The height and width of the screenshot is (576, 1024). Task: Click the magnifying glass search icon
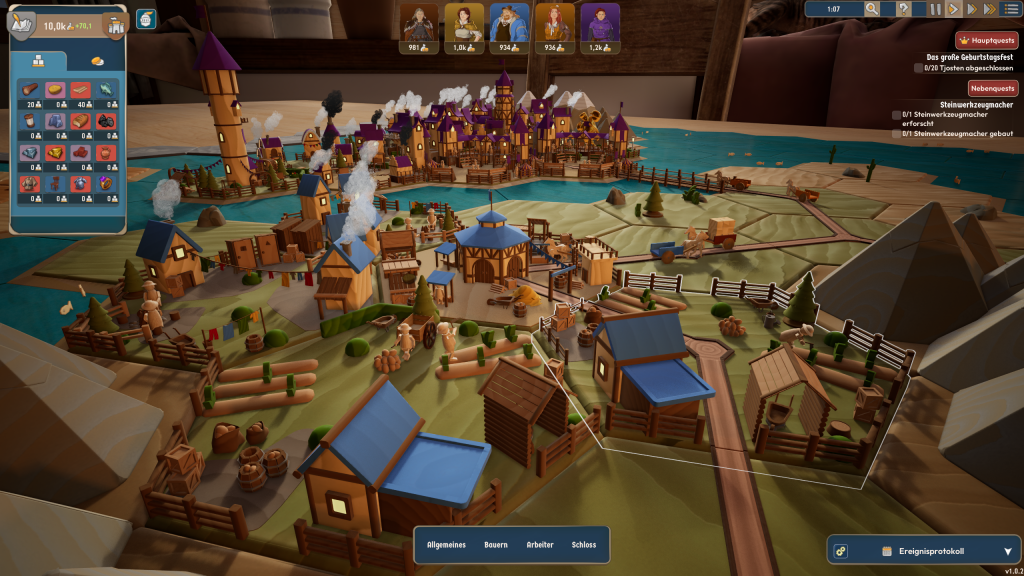(x=872, y=9)
